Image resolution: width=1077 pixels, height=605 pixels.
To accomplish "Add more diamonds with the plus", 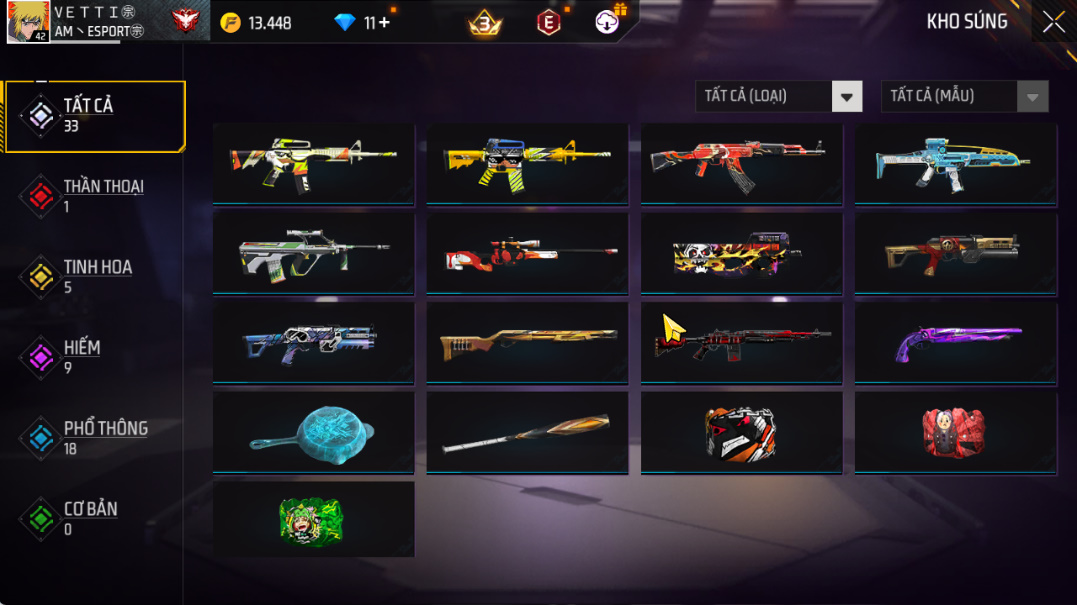I will (x=384, y=22).
